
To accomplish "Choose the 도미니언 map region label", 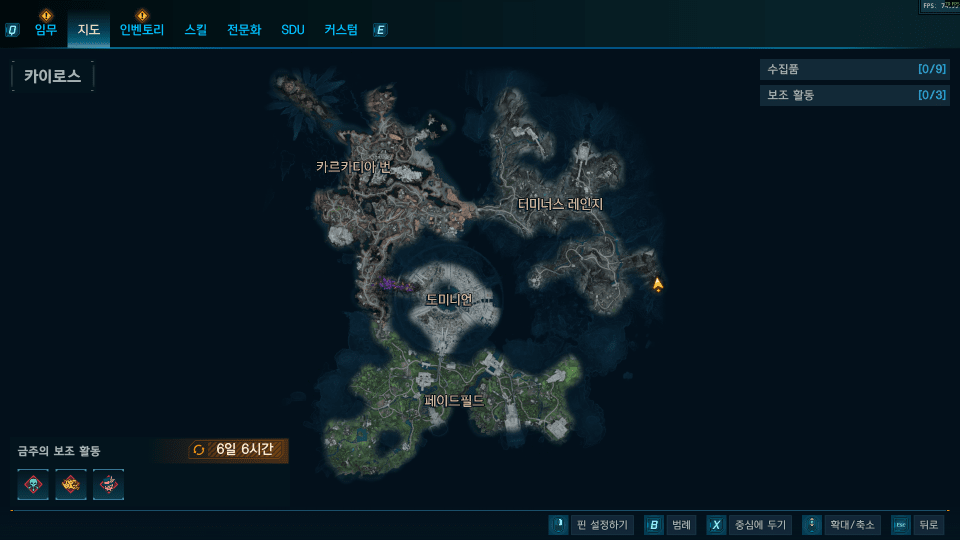I will pos(448,299).
